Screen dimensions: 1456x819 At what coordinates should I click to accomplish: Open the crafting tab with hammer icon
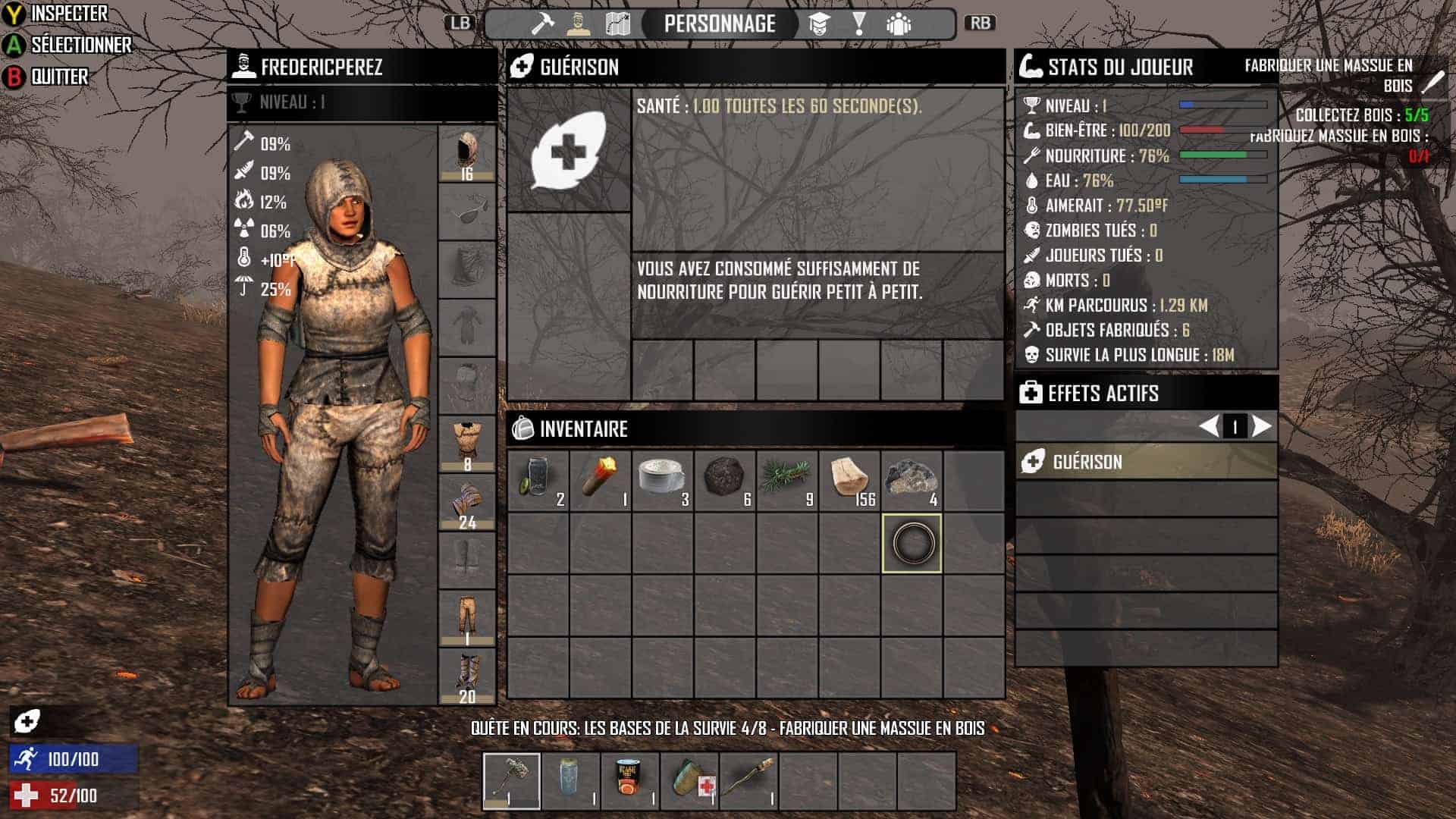[541, 24]
